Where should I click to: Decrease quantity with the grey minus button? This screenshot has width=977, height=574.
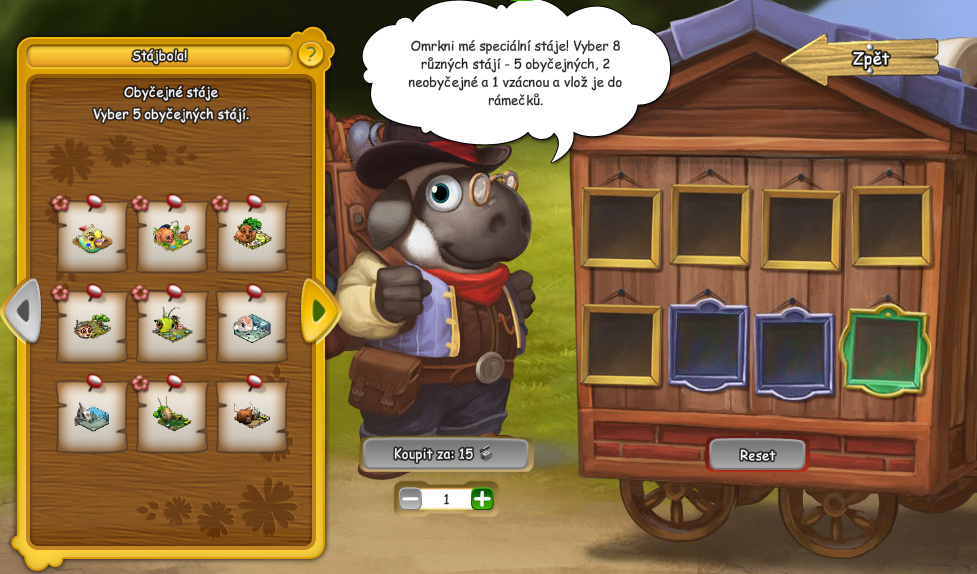(411, 499)
